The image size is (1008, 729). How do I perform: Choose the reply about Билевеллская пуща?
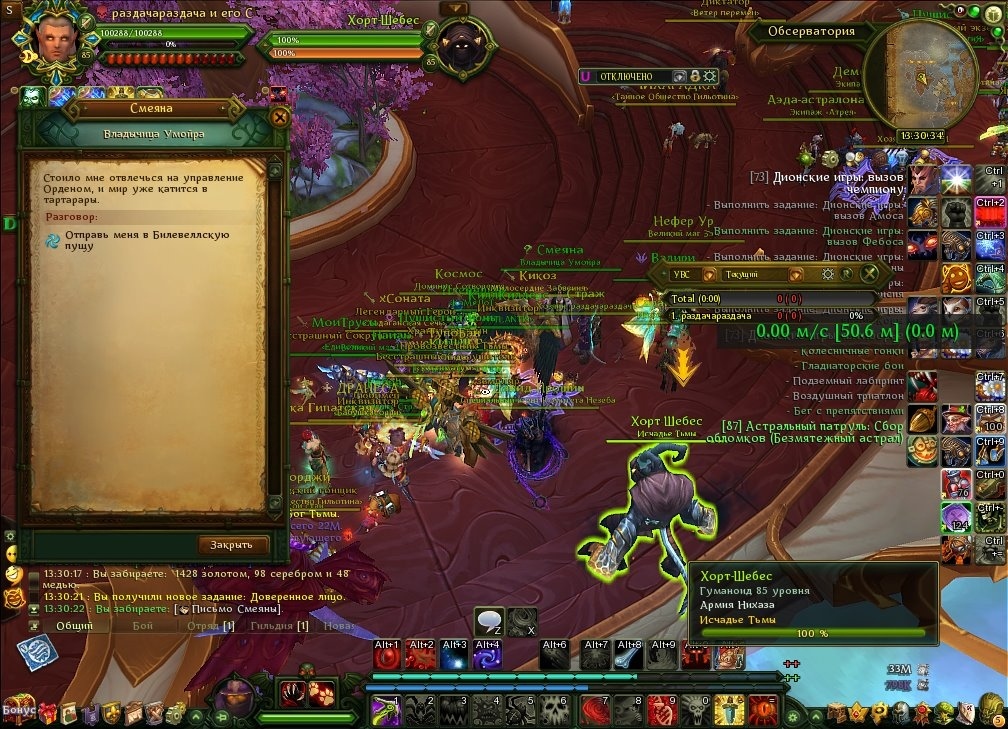(147, 240)
